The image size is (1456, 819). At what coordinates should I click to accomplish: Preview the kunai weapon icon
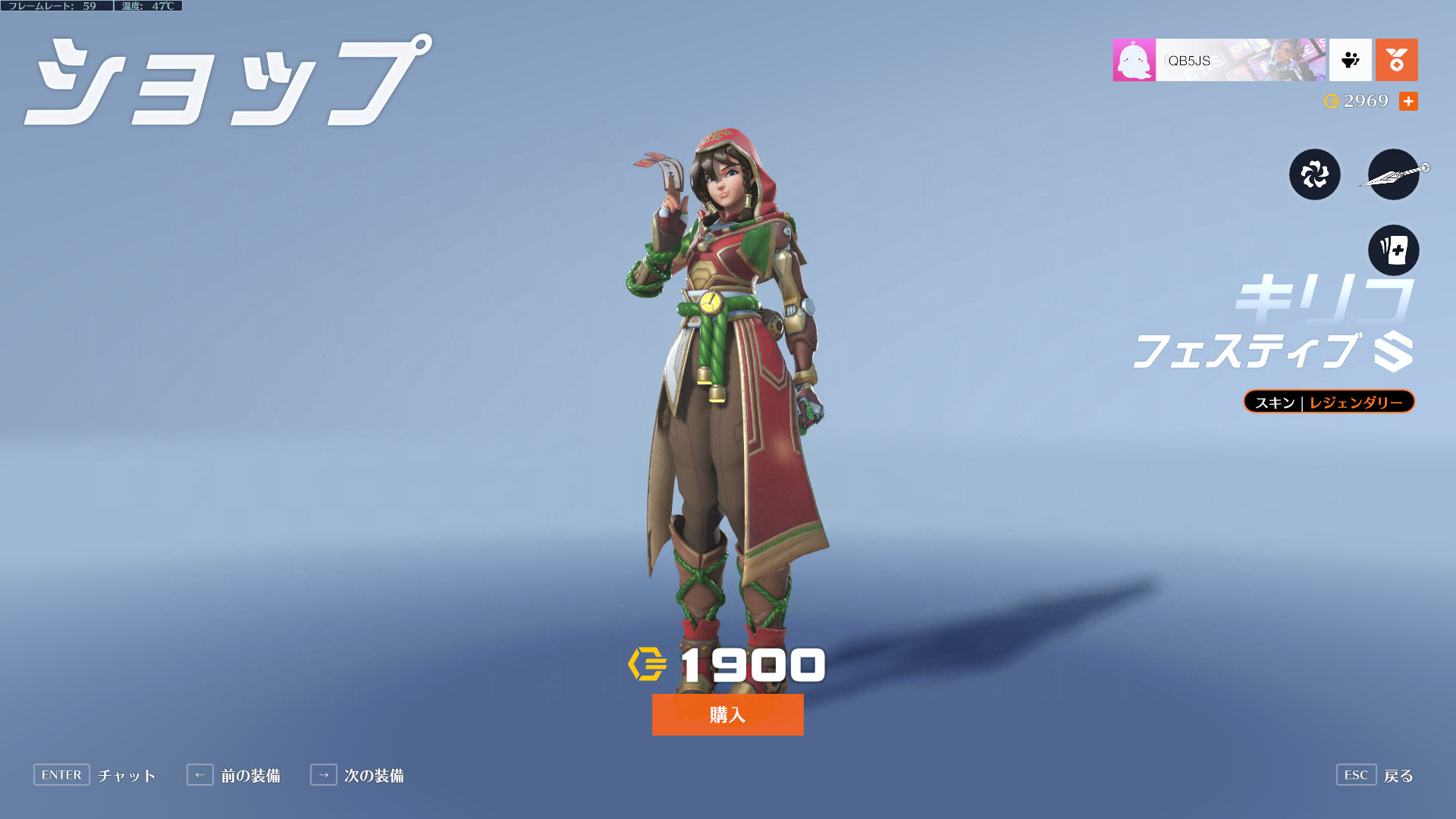coord(1393,174)
